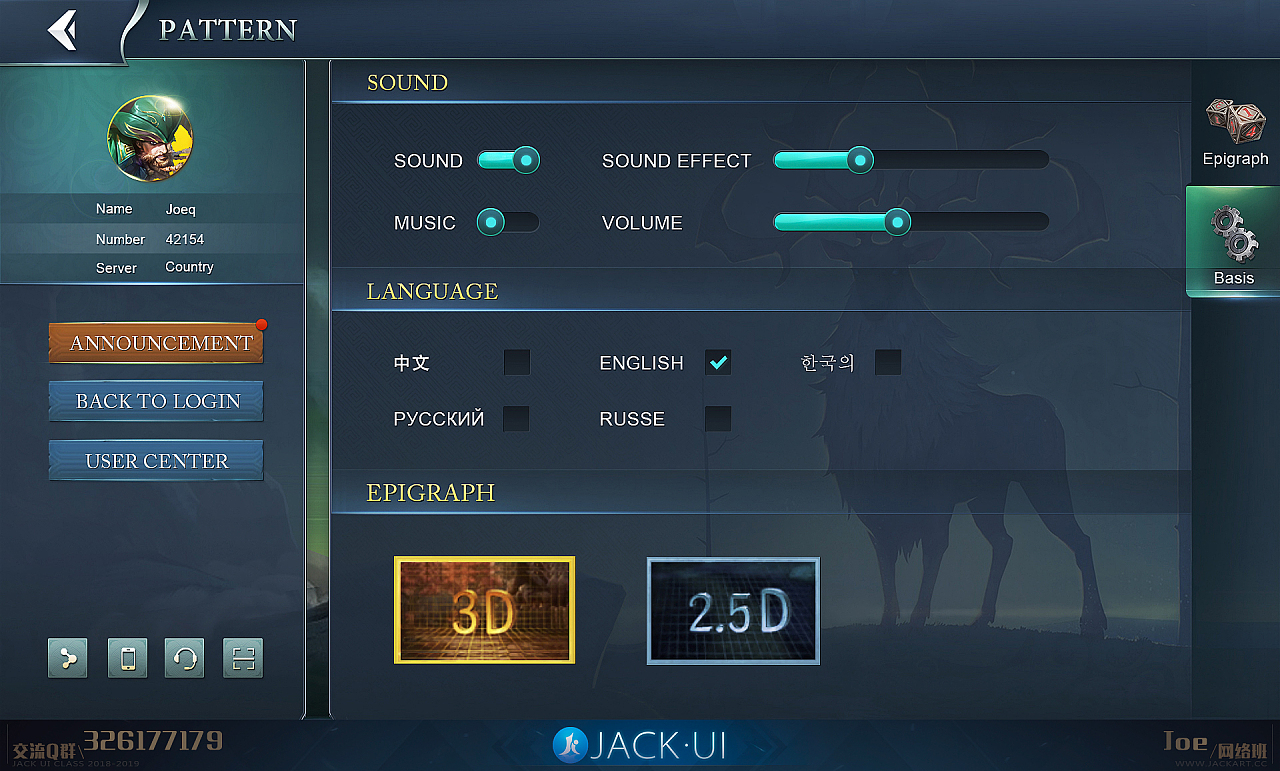Tick the Korean language checkbox
This screenshot has height=771, width=1280.
point(888,362)
